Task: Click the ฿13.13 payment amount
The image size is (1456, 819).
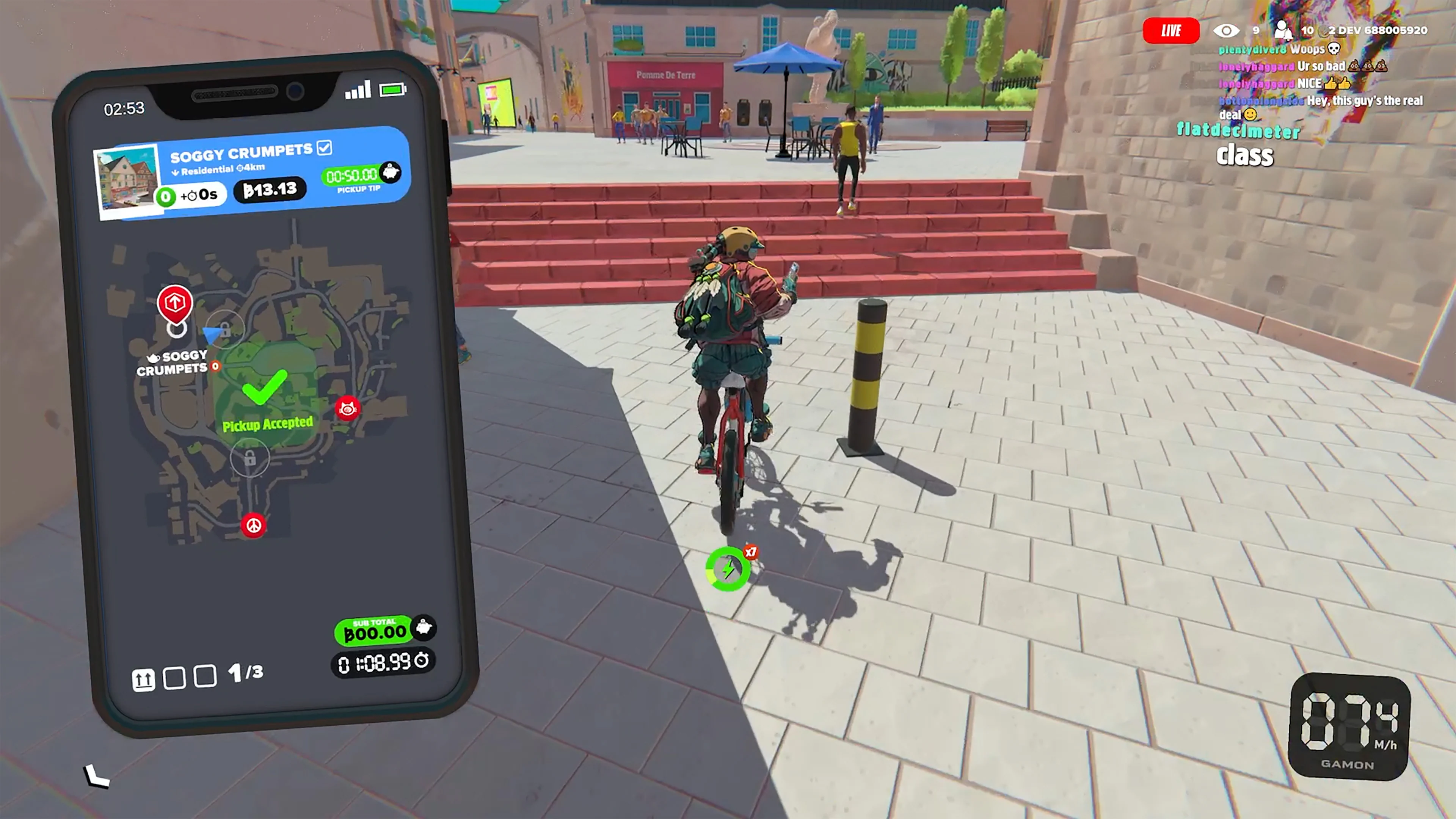Action: coord(270,189)
